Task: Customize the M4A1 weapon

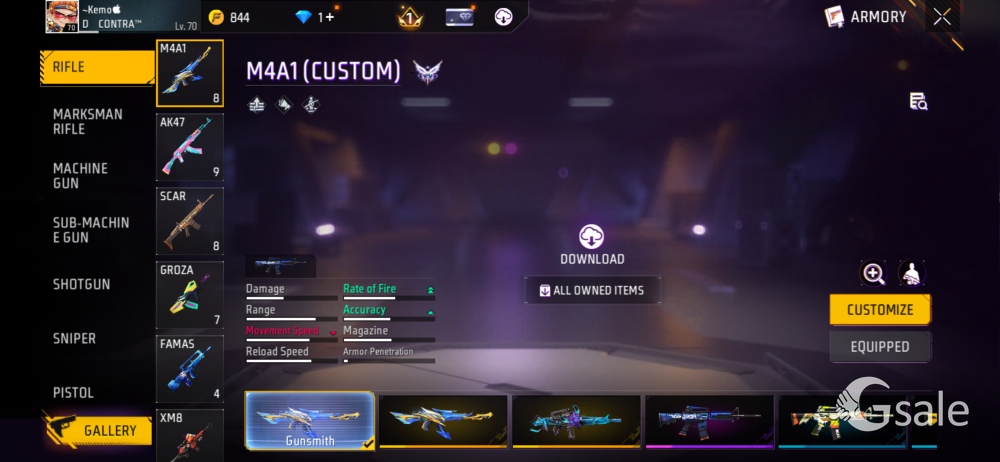Action: click(x=880, y=310)
